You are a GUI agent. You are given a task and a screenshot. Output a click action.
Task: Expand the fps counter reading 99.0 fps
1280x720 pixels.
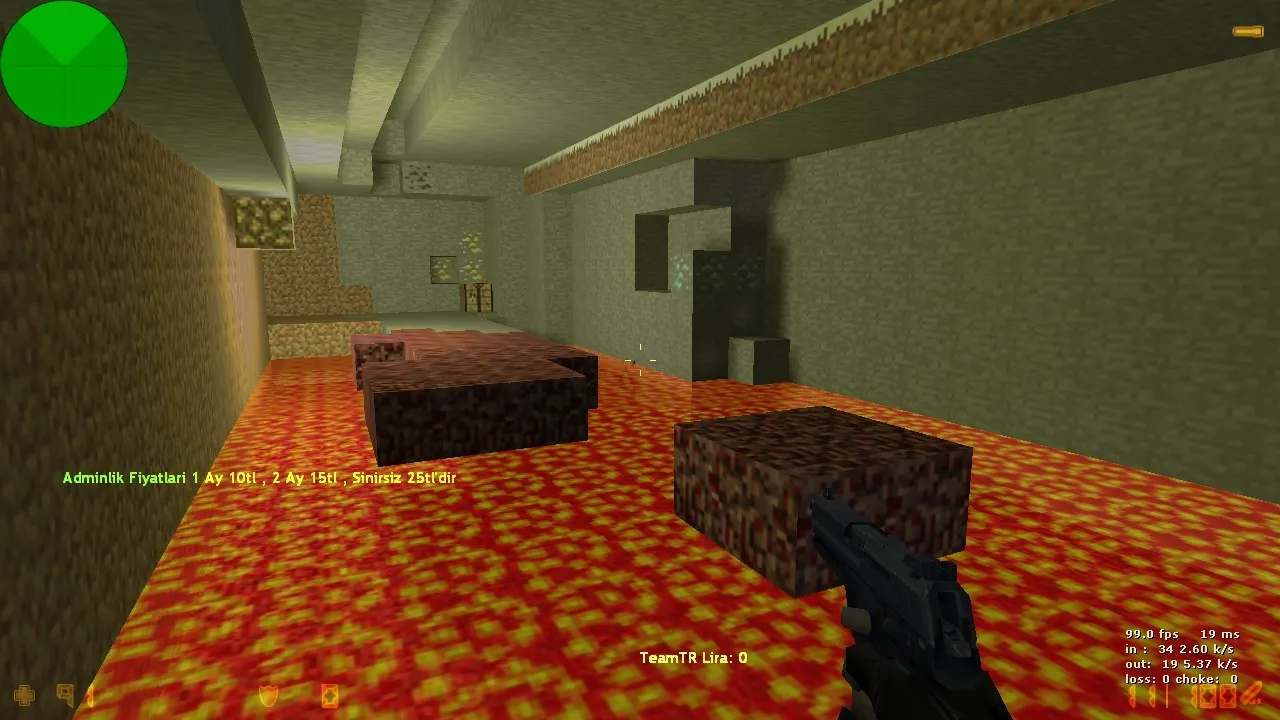1152,634
